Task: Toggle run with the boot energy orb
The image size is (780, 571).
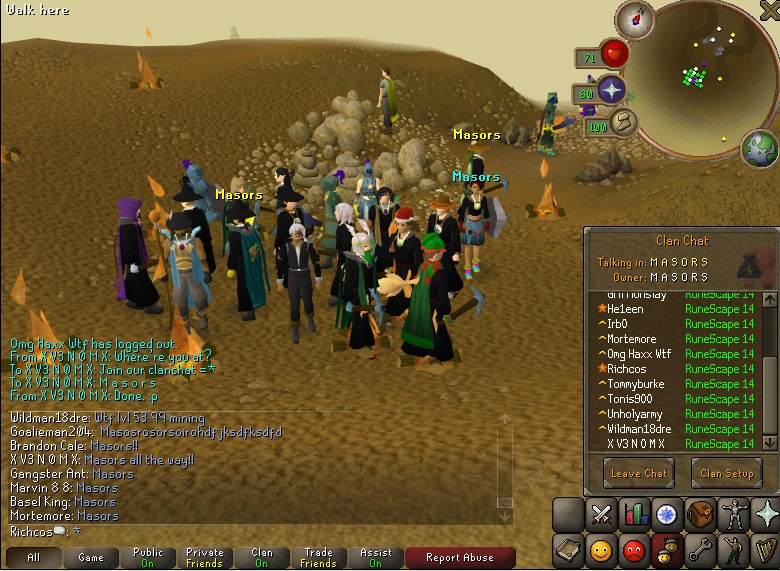Action: click(x=624, y=124)
